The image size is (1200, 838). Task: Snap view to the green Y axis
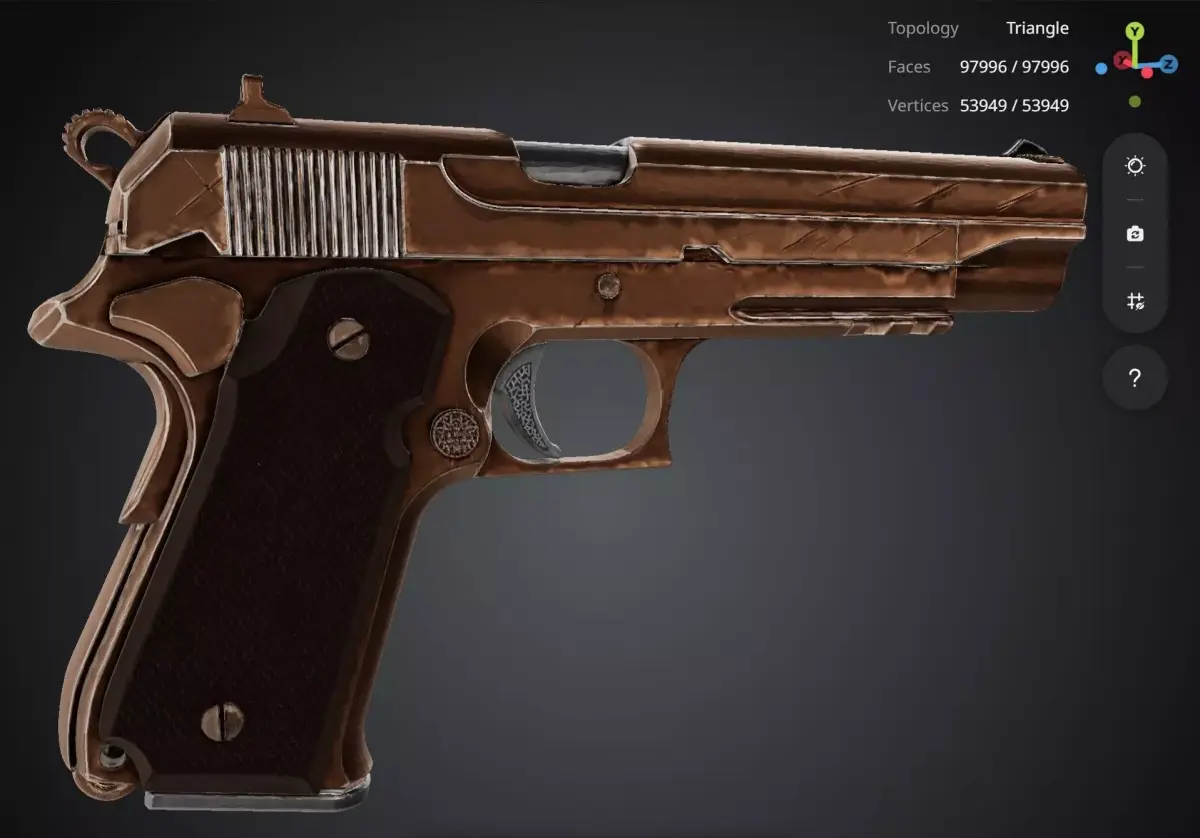click(1135, 31)
